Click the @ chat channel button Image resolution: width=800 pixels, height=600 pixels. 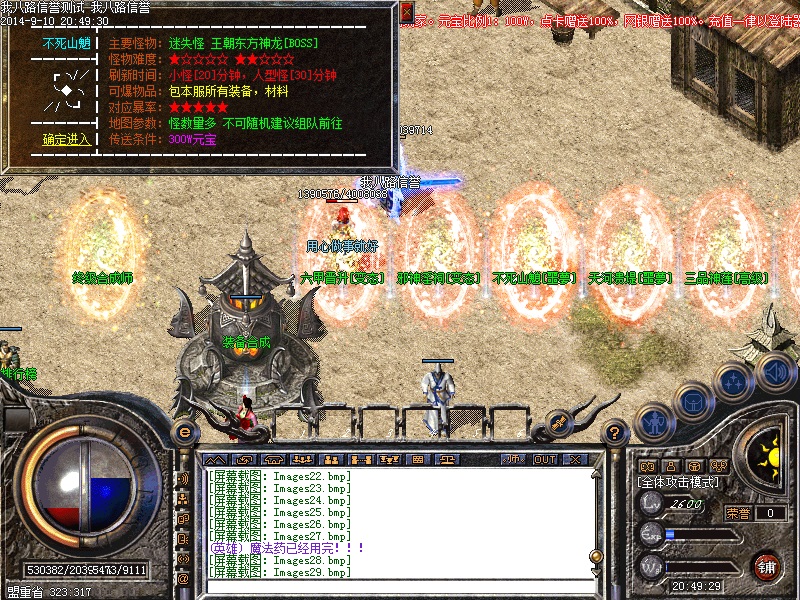pos(183,578)
